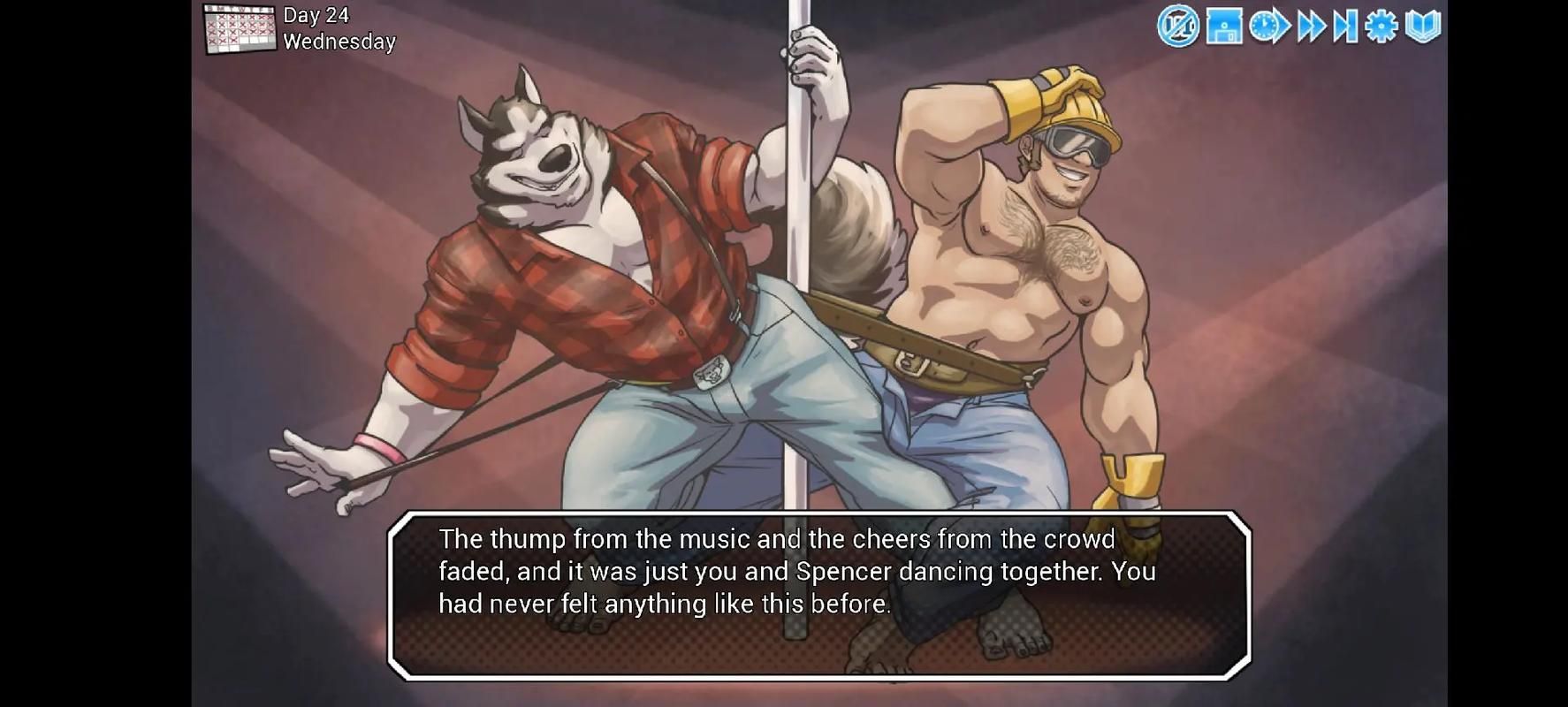Image resolution: width=1568 pixels, height=707 pixels.
Task: Activate auto-advance with the clock arrow icon
Action: 1269,27
